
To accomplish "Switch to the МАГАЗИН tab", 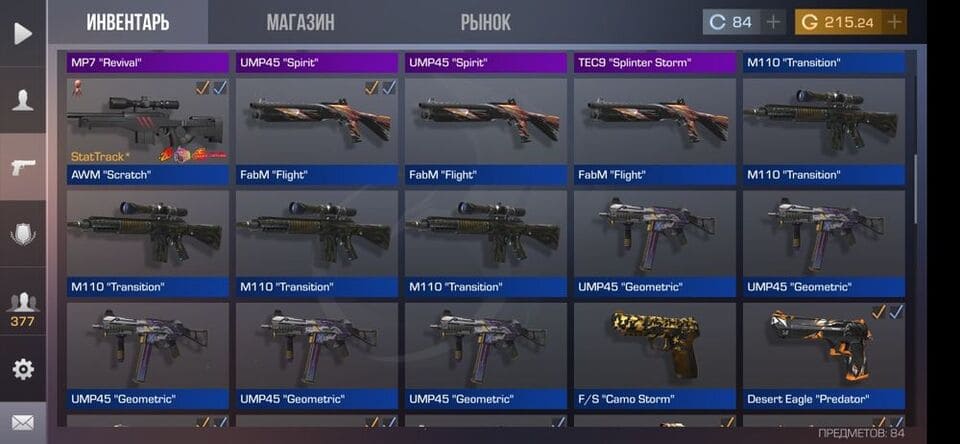I will click(300, 22).
